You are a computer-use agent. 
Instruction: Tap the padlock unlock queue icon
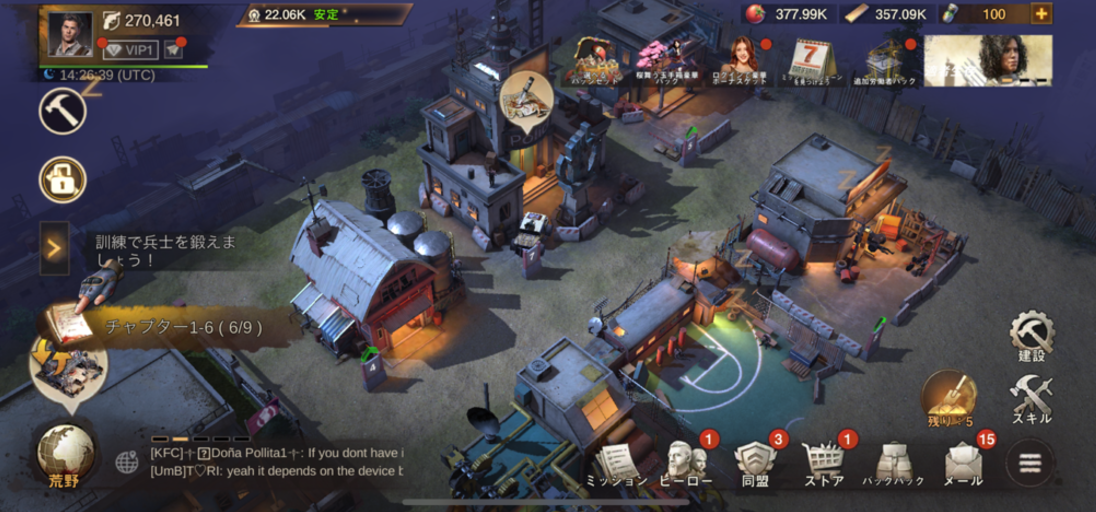point(62,180)
